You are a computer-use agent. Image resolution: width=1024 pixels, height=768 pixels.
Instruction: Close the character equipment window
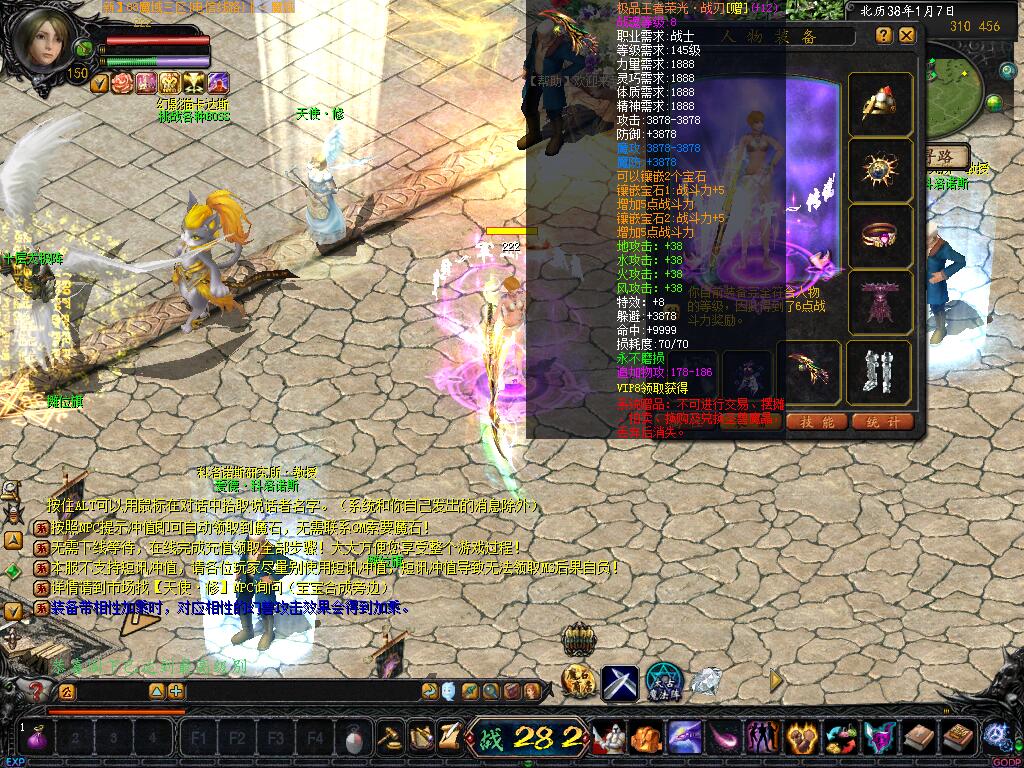click(907, 35)
